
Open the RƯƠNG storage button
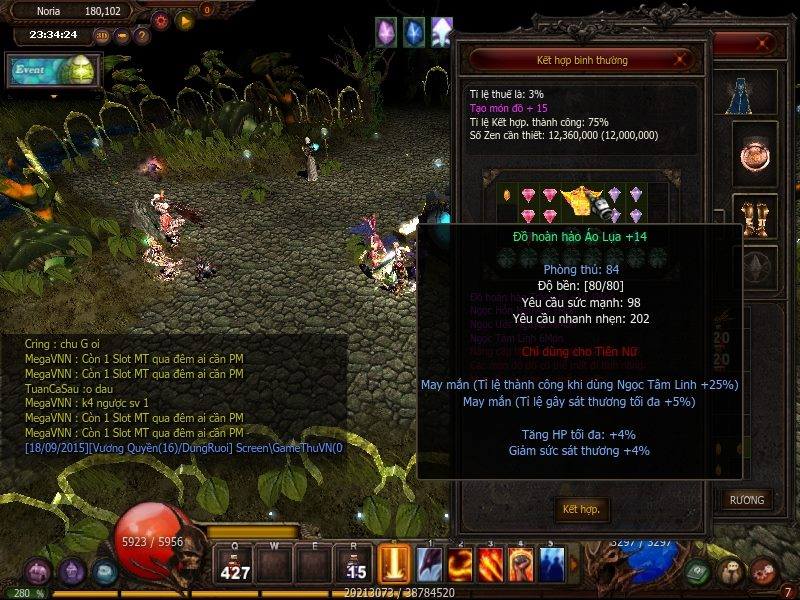coord(746,499)
